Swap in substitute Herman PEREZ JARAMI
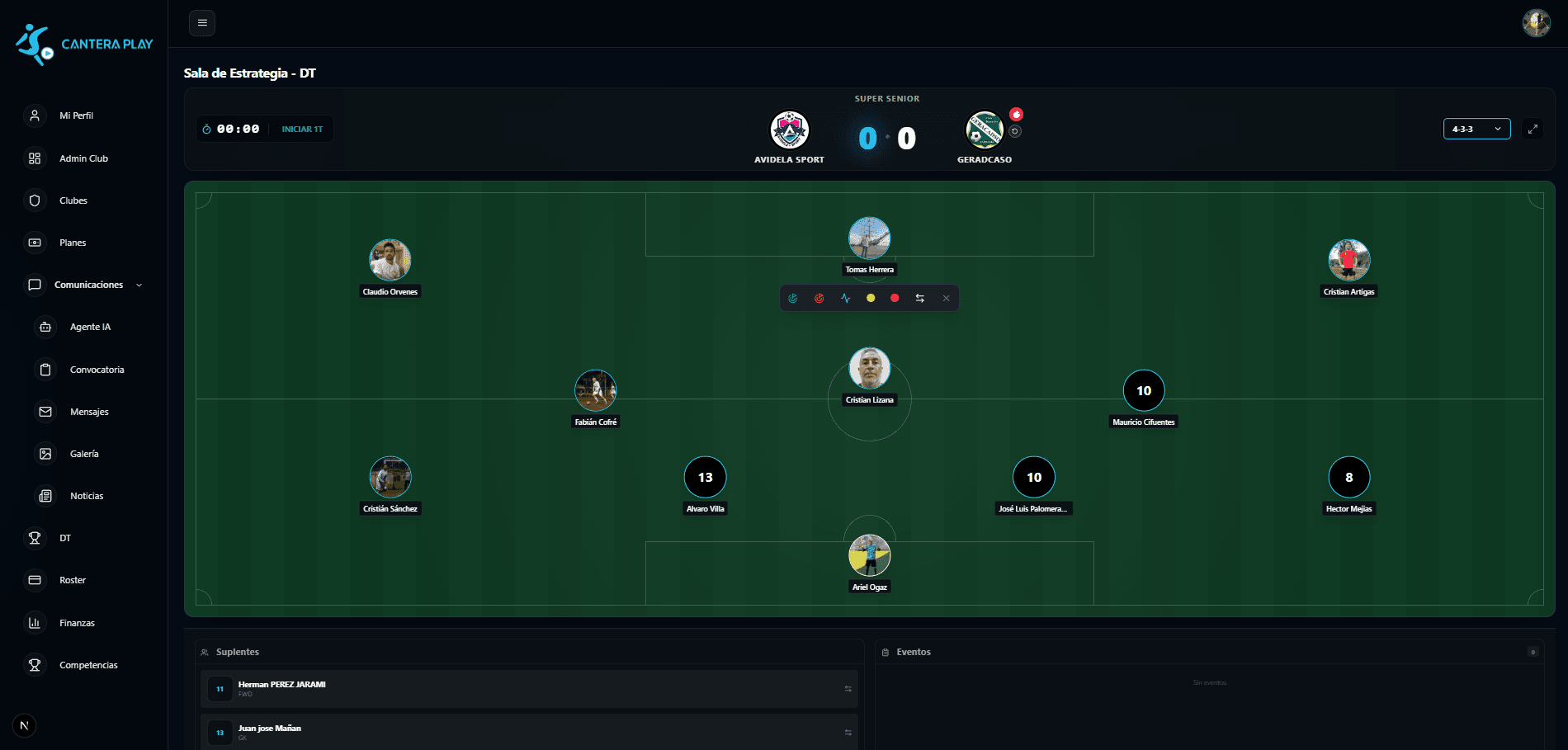Screen dimensions: 1568x750 pos(848,689)
